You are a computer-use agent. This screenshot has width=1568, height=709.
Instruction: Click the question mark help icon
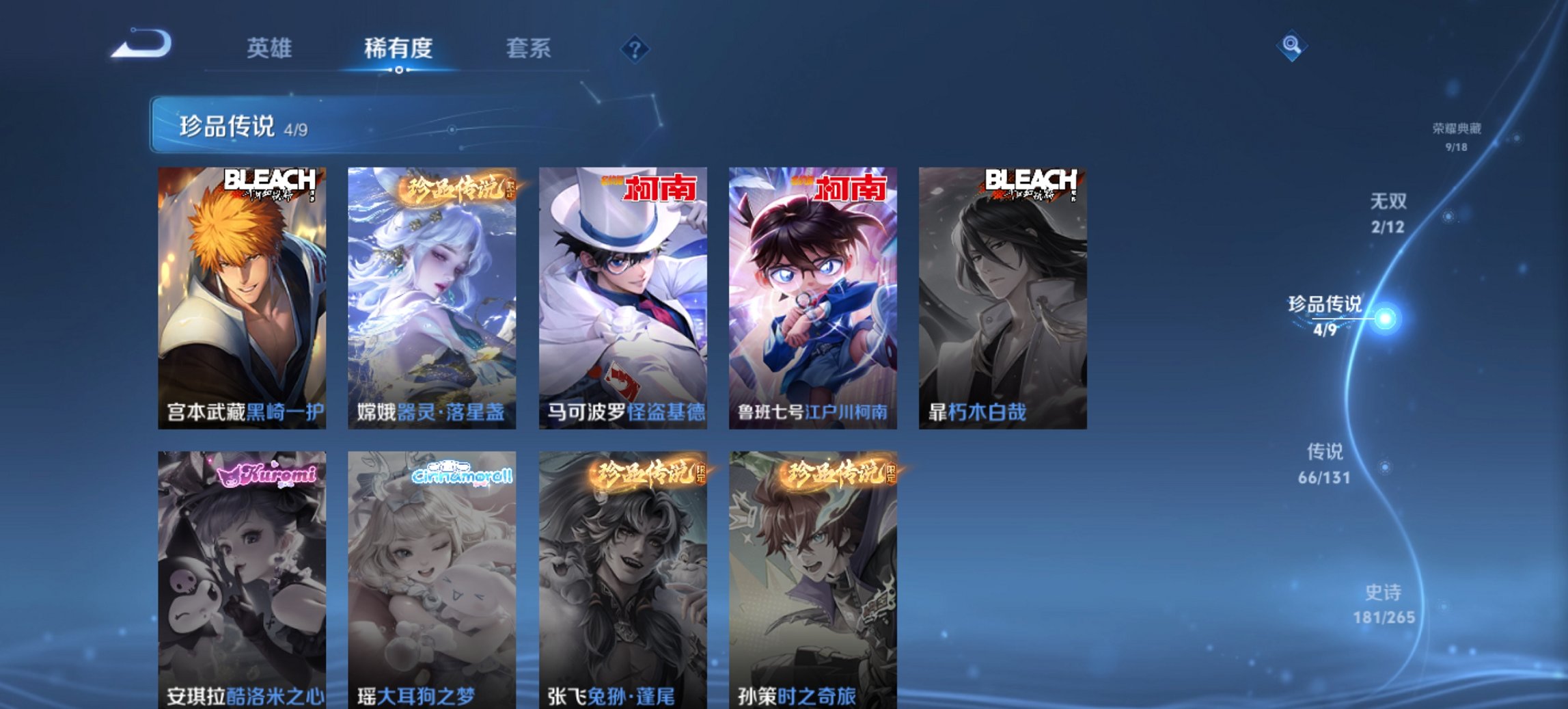[x=635, y=48]
